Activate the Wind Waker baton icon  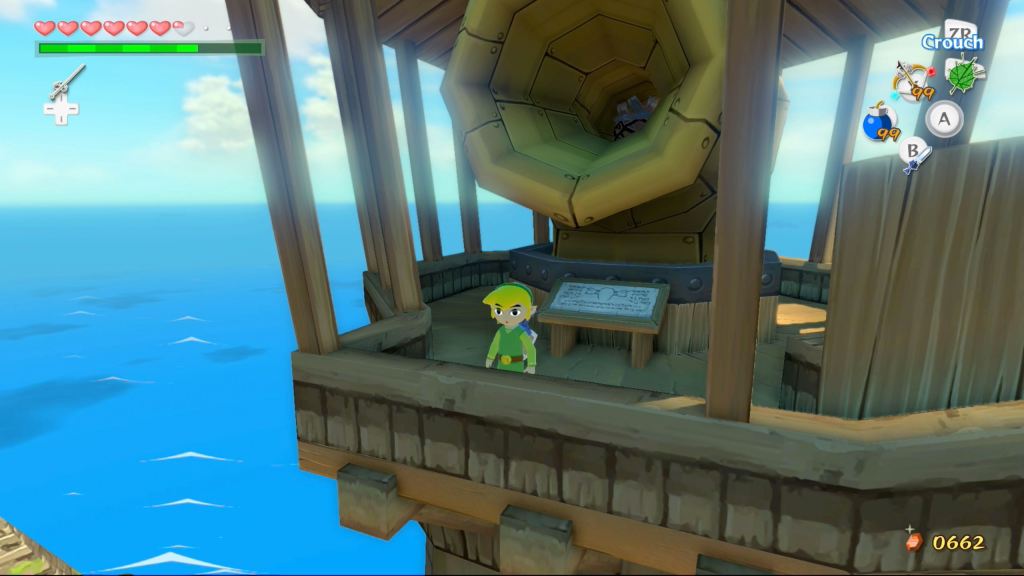pos(66,82)
